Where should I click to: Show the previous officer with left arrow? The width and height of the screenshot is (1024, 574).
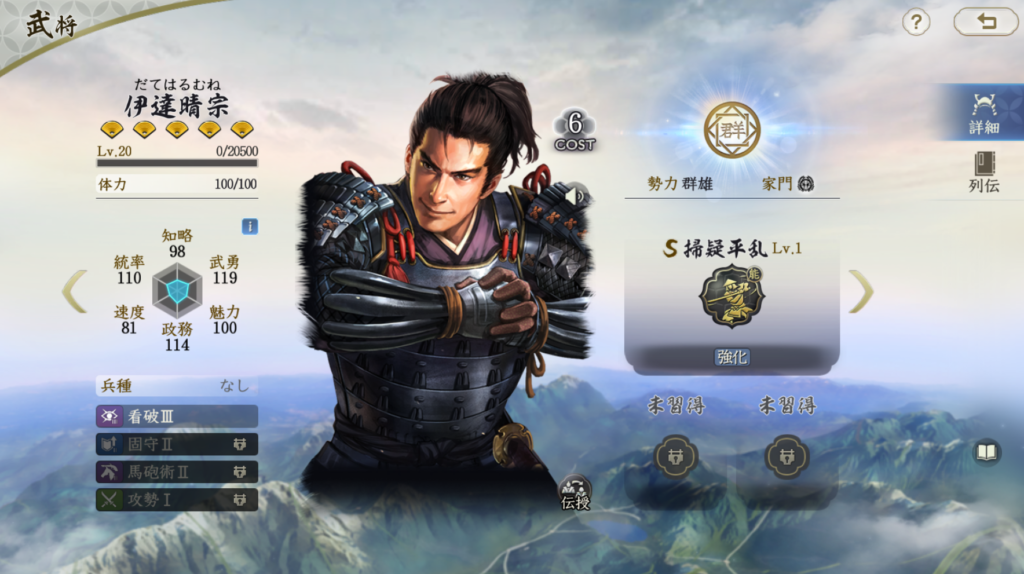(x=74, y=291)
